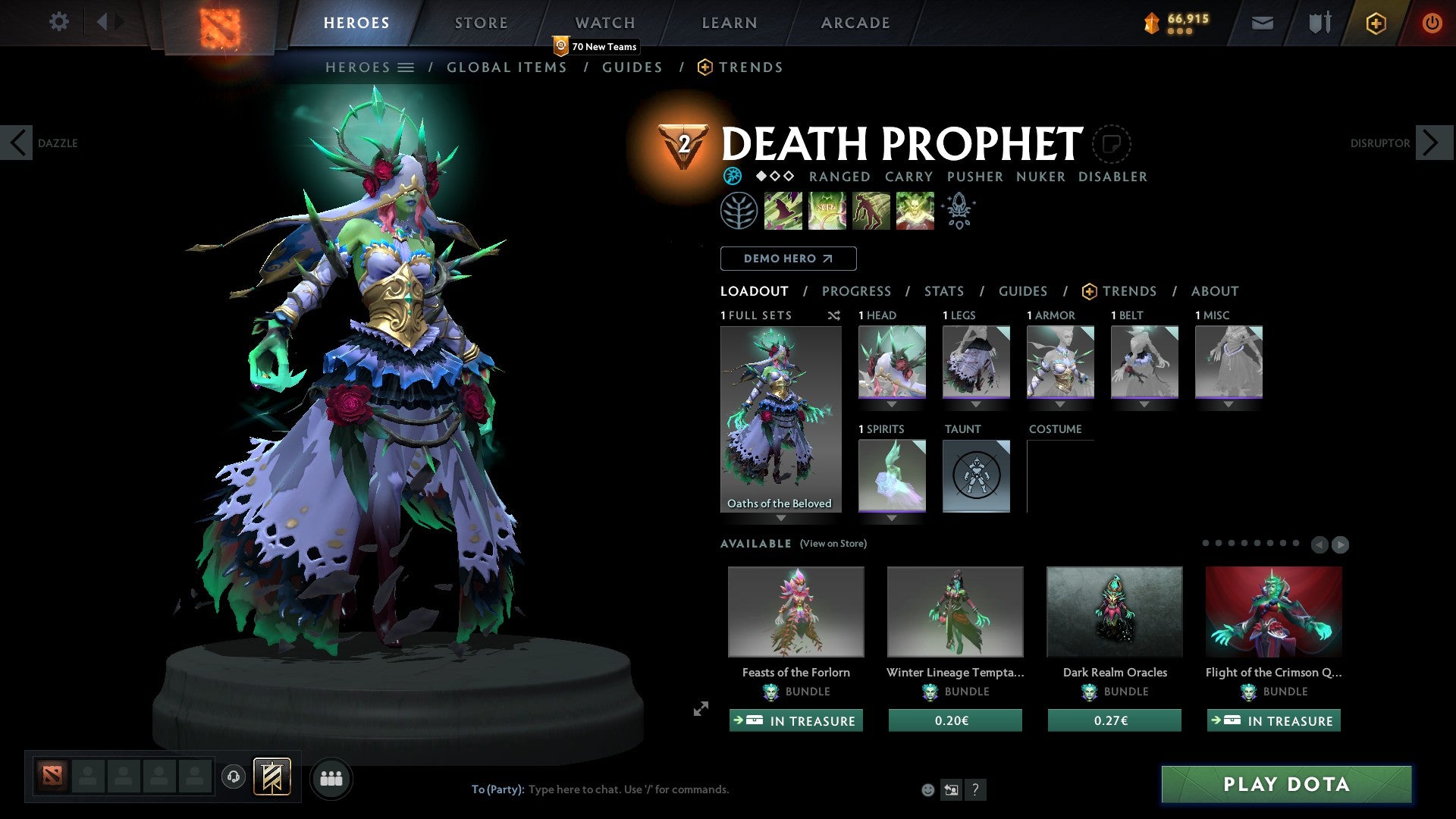Select the Dark Realm Oracles bundle thumbnail
Viewport: 1456px width, 819px height.
pos(1114,611)
